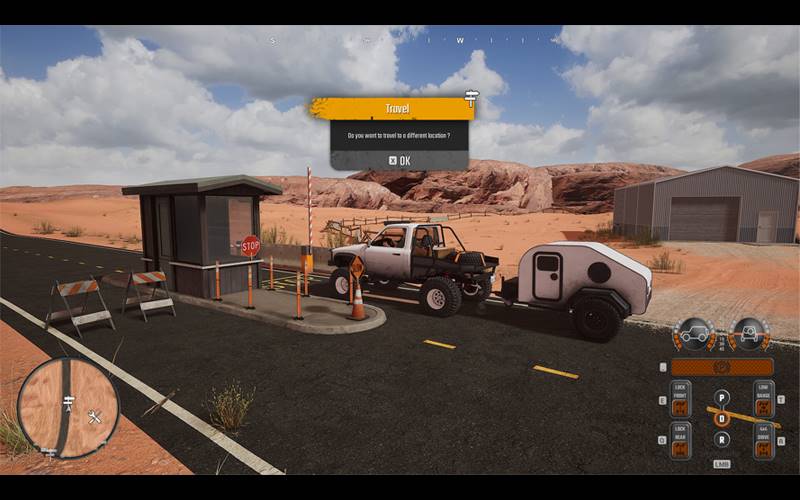Image resolution: width=800 pixels, height=500 pixels.
Task: Select the vehicle front-view roll gauge
Action: 749,333
